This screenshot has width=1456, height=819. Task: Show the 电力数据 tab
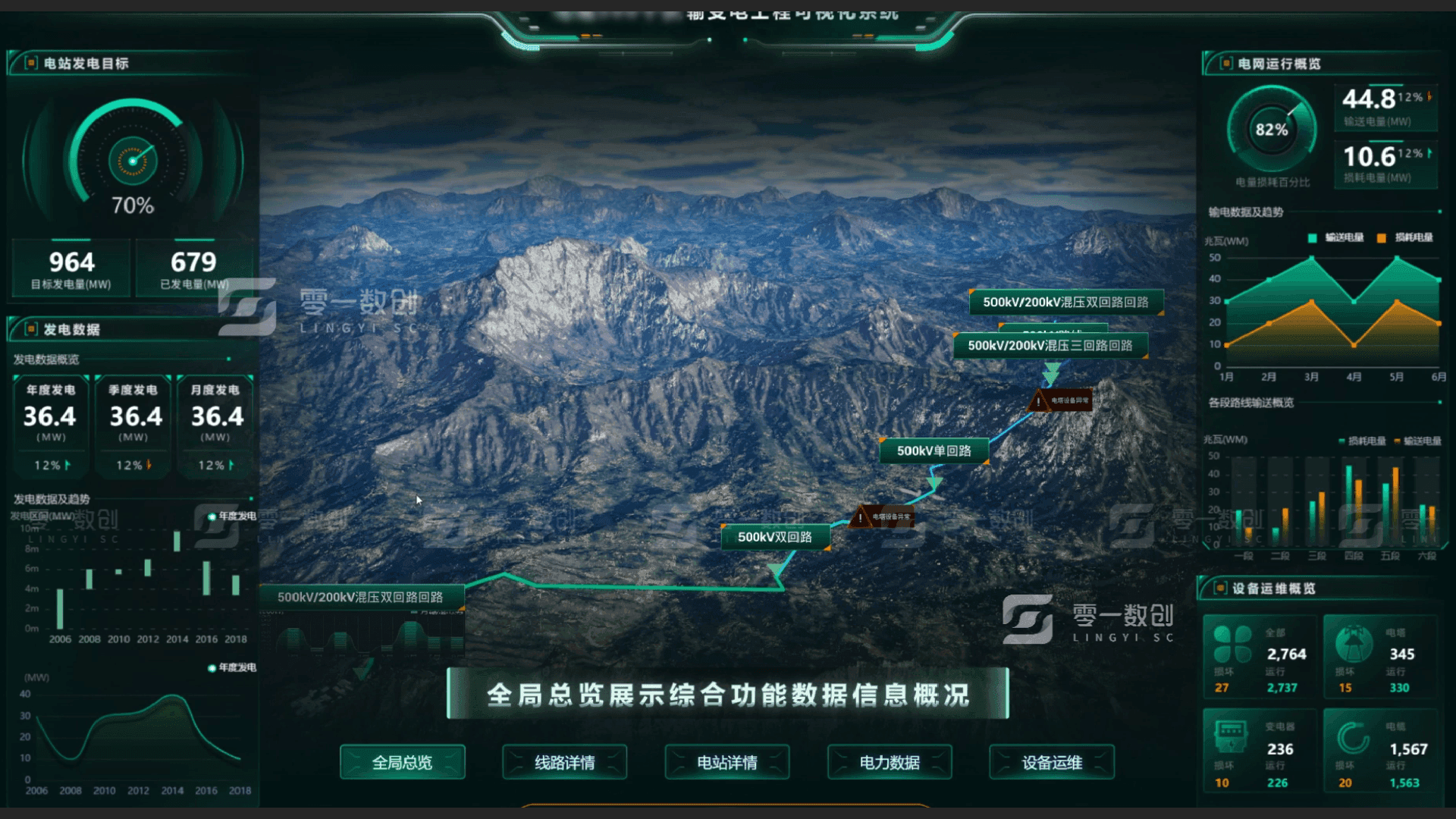[x=890, y=762]
